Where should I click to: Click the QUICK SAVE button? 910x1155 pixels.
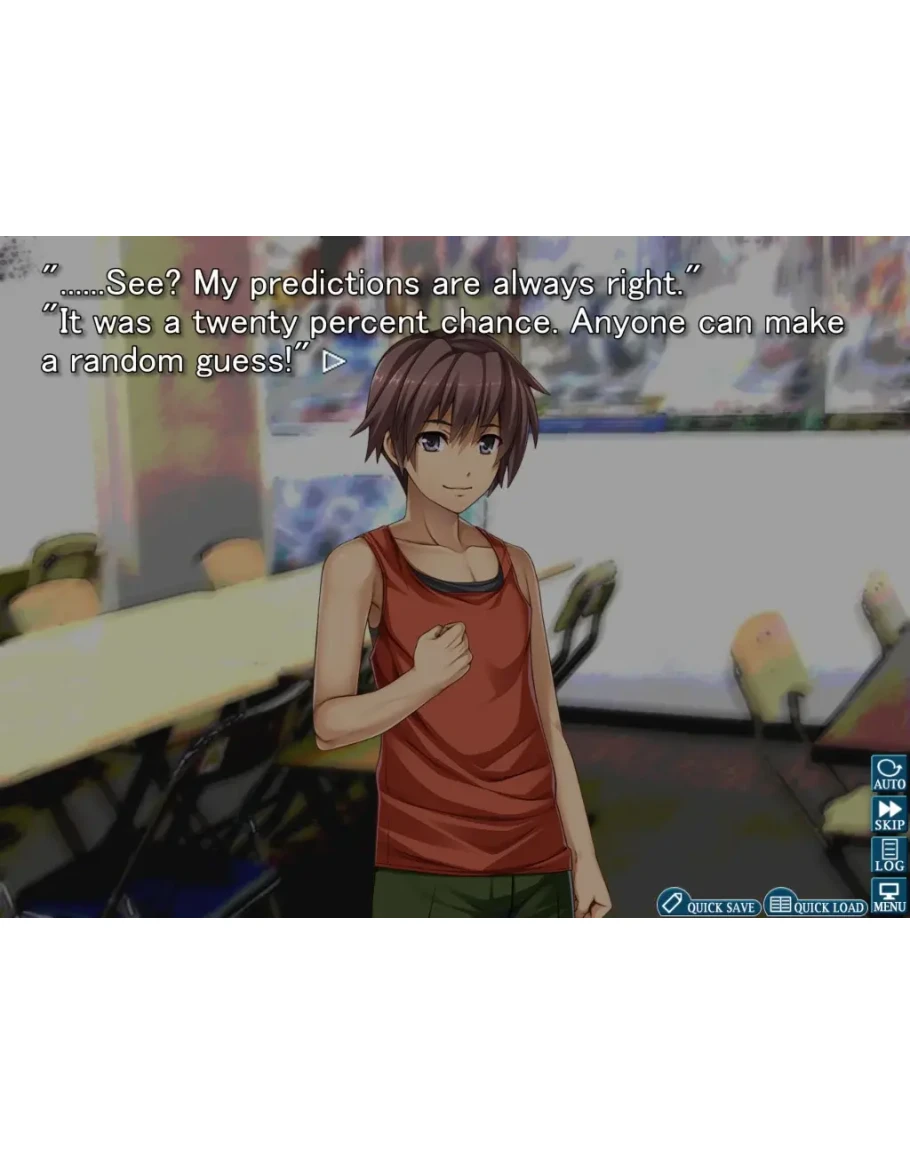709,904
